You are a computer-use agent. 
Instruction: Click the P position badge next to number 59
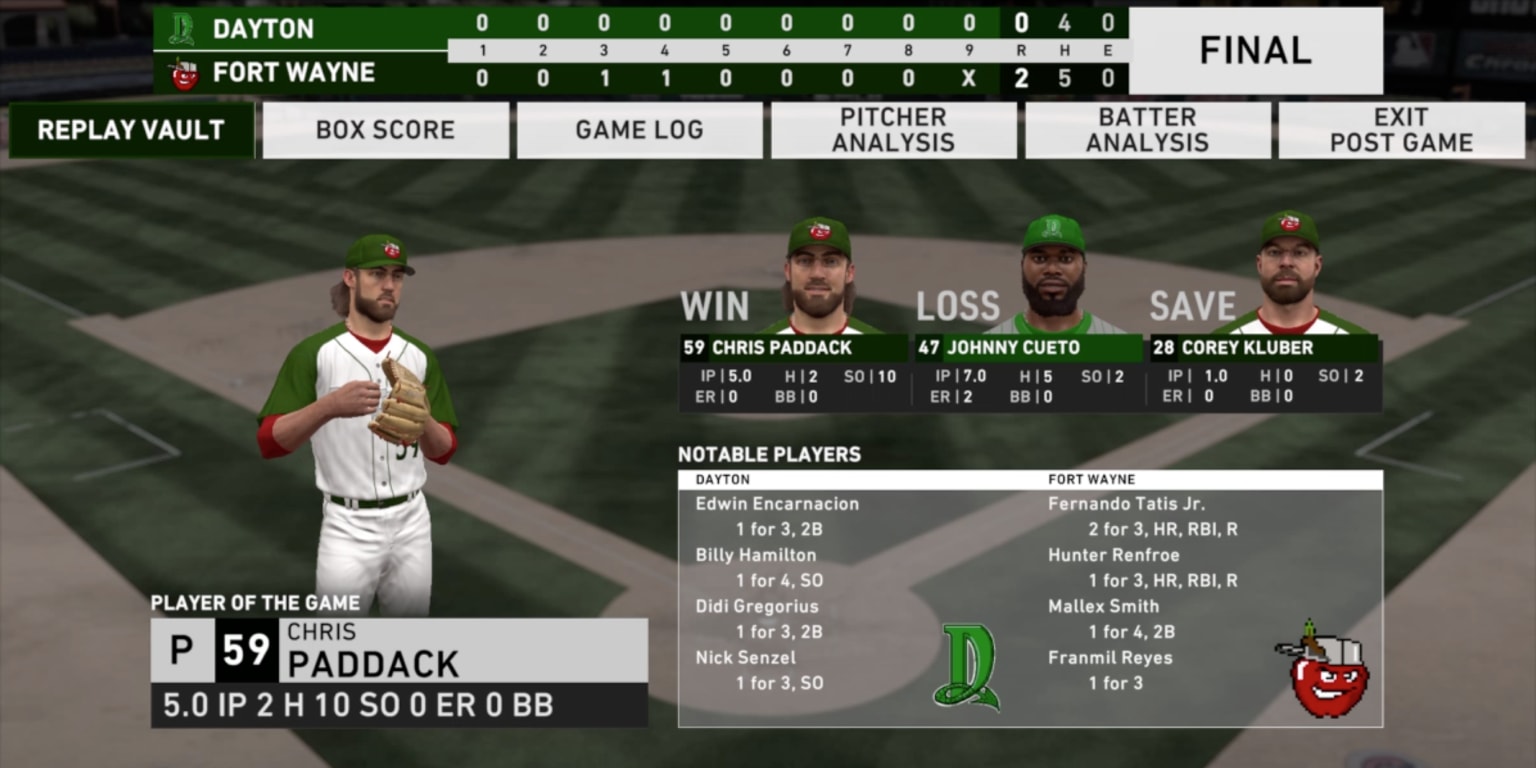coord(179,648)
